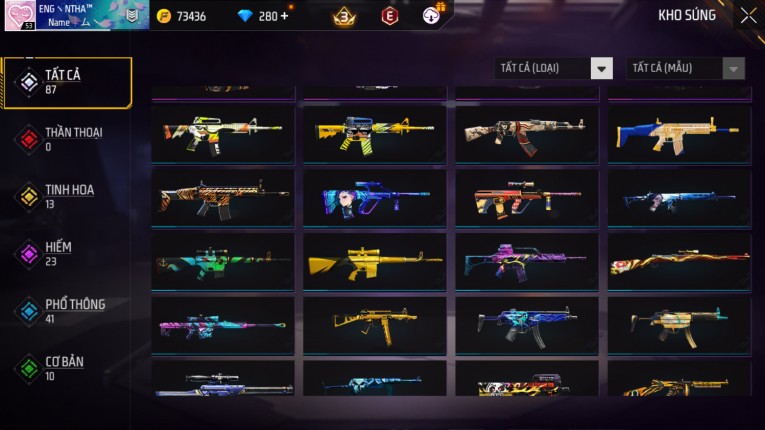The image size is (765, 430).
Task: Add diamonds with the plus button
Action: (285, 16)
